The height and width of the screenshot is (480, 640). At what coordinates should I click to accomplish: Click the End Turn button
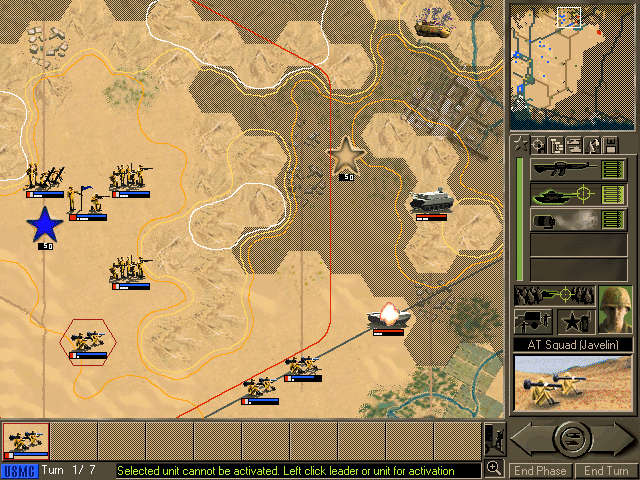pos(605,470)
